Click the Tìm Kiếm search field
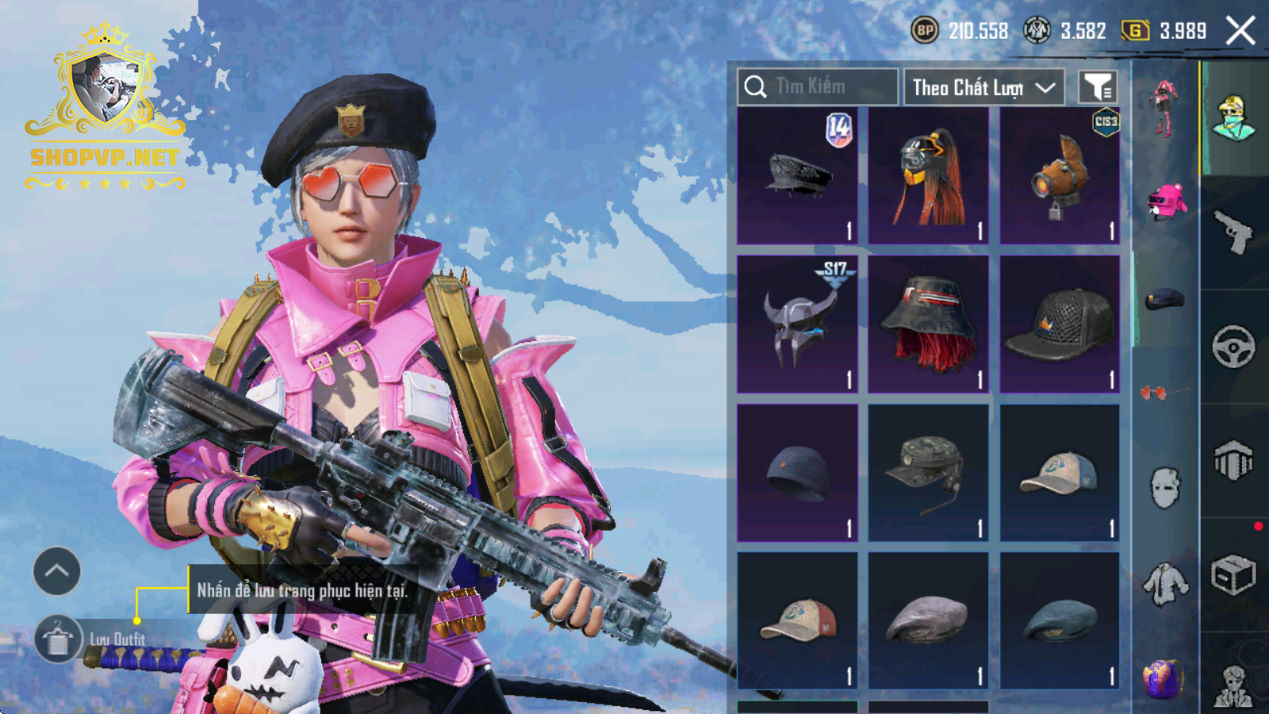The width and height of the screenshot is (1269, 714). [x=817, y=87]
